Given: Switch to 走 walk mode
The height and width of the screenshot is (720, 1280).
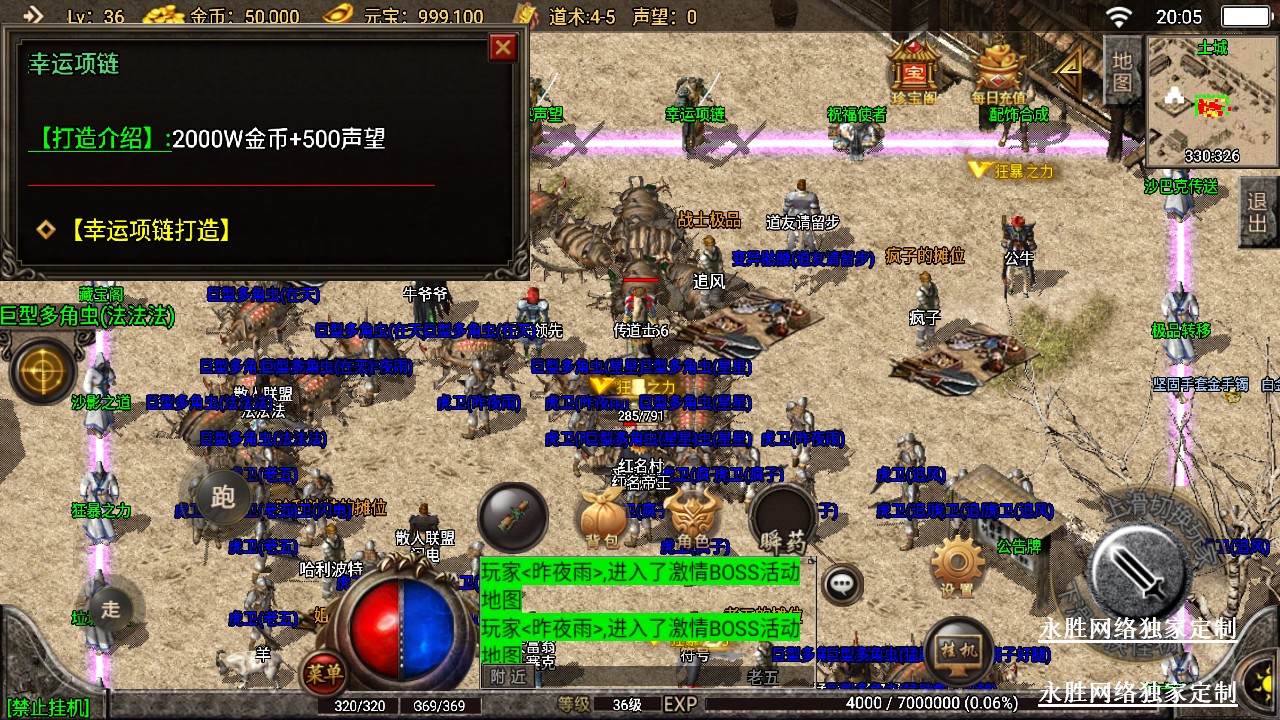Looking at the screenshot, I should coord(111,607).
